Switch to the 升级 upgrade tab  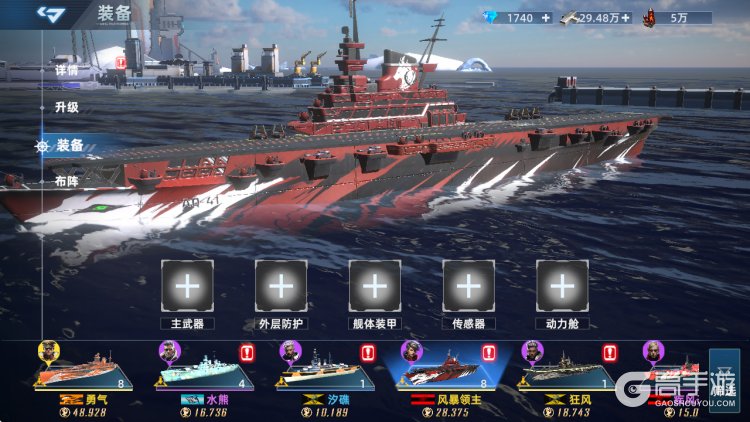coord(67,107)
